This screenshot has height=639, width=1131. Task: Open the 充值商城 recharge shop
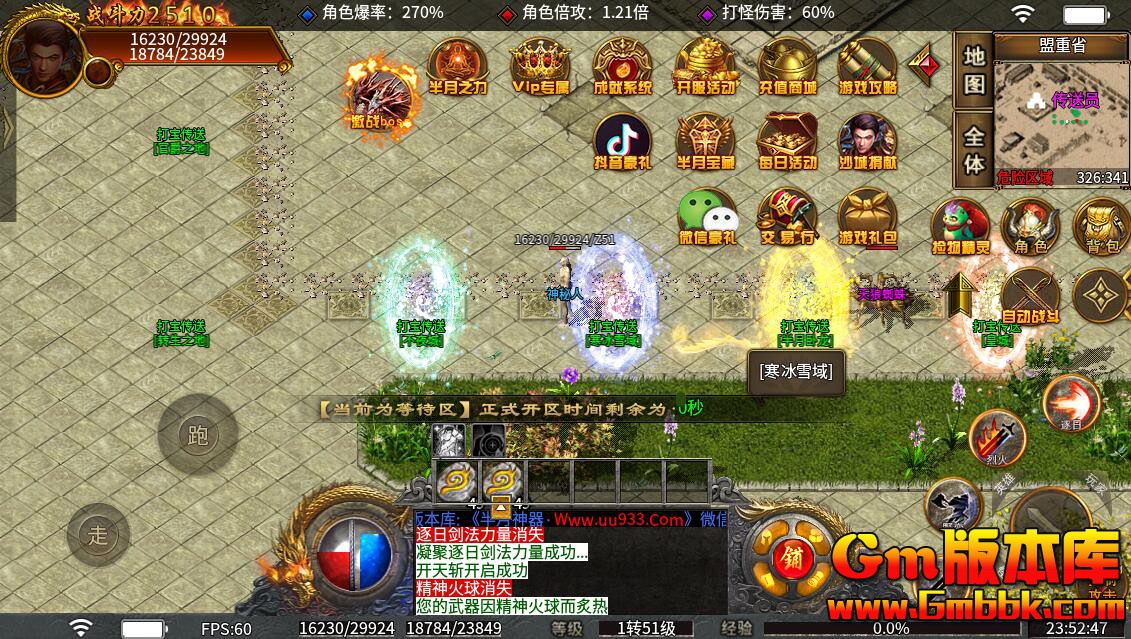tap(787, 66)
